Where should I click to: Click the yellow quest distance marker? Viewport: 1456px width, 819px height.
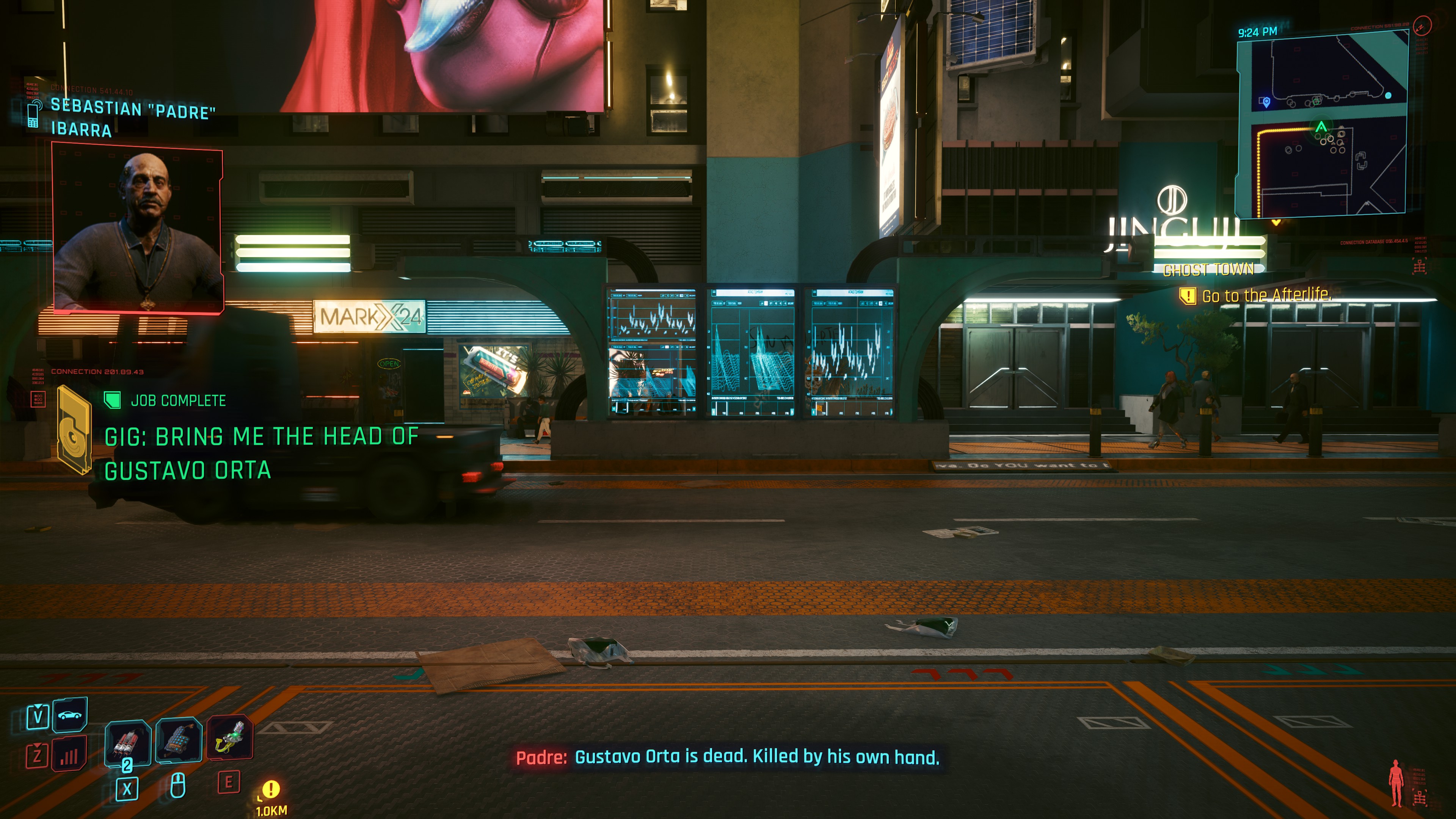pos(271,789)
